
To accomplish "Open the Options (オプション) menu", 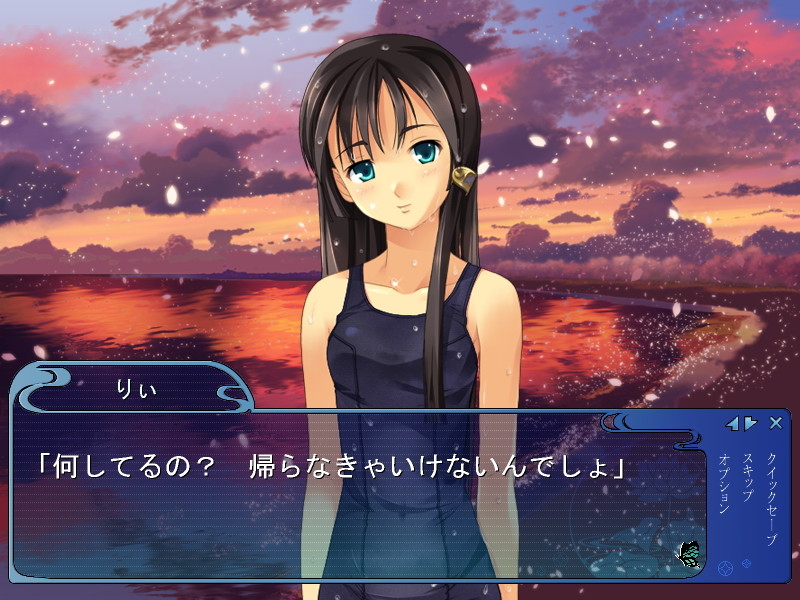I will (x=724, y=484).
